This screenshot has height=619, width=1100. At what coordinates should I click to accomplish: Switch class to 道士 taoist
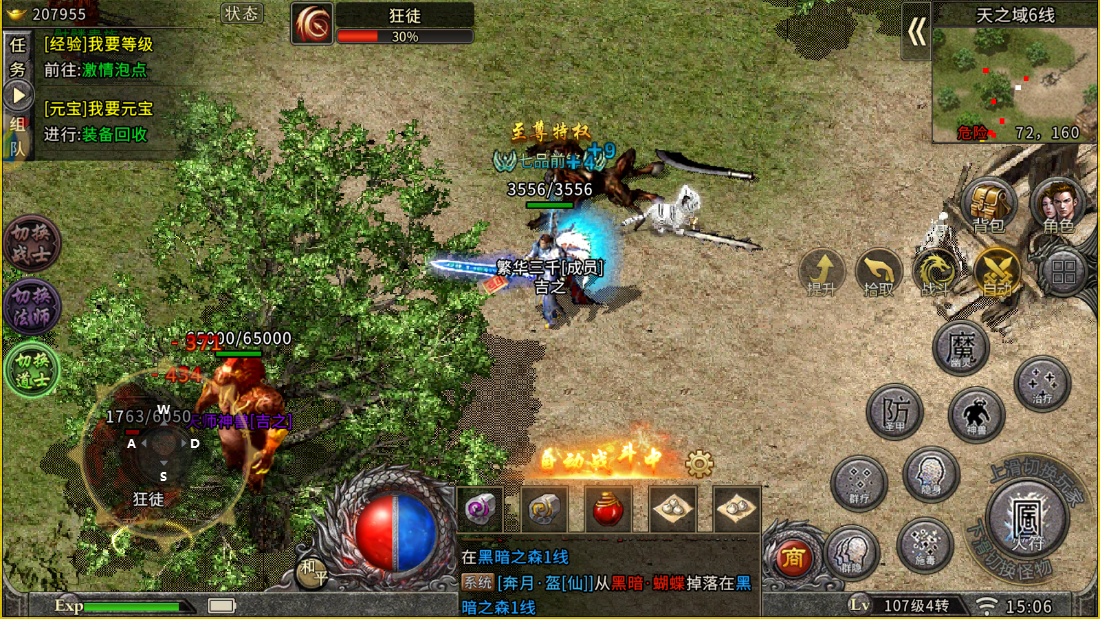(32, 370)
